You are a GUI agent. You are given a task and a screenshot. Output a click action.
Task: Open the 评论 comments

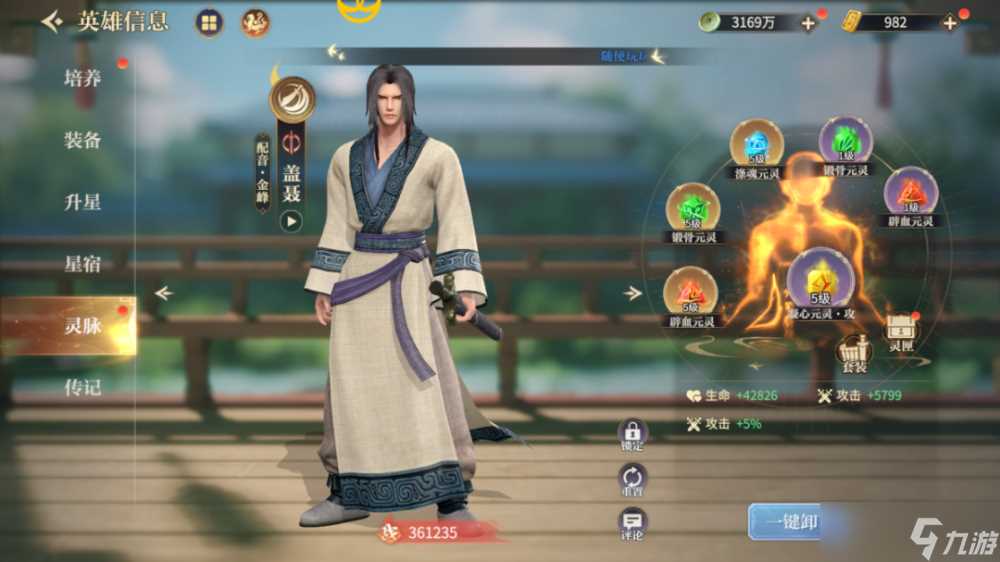632,521
